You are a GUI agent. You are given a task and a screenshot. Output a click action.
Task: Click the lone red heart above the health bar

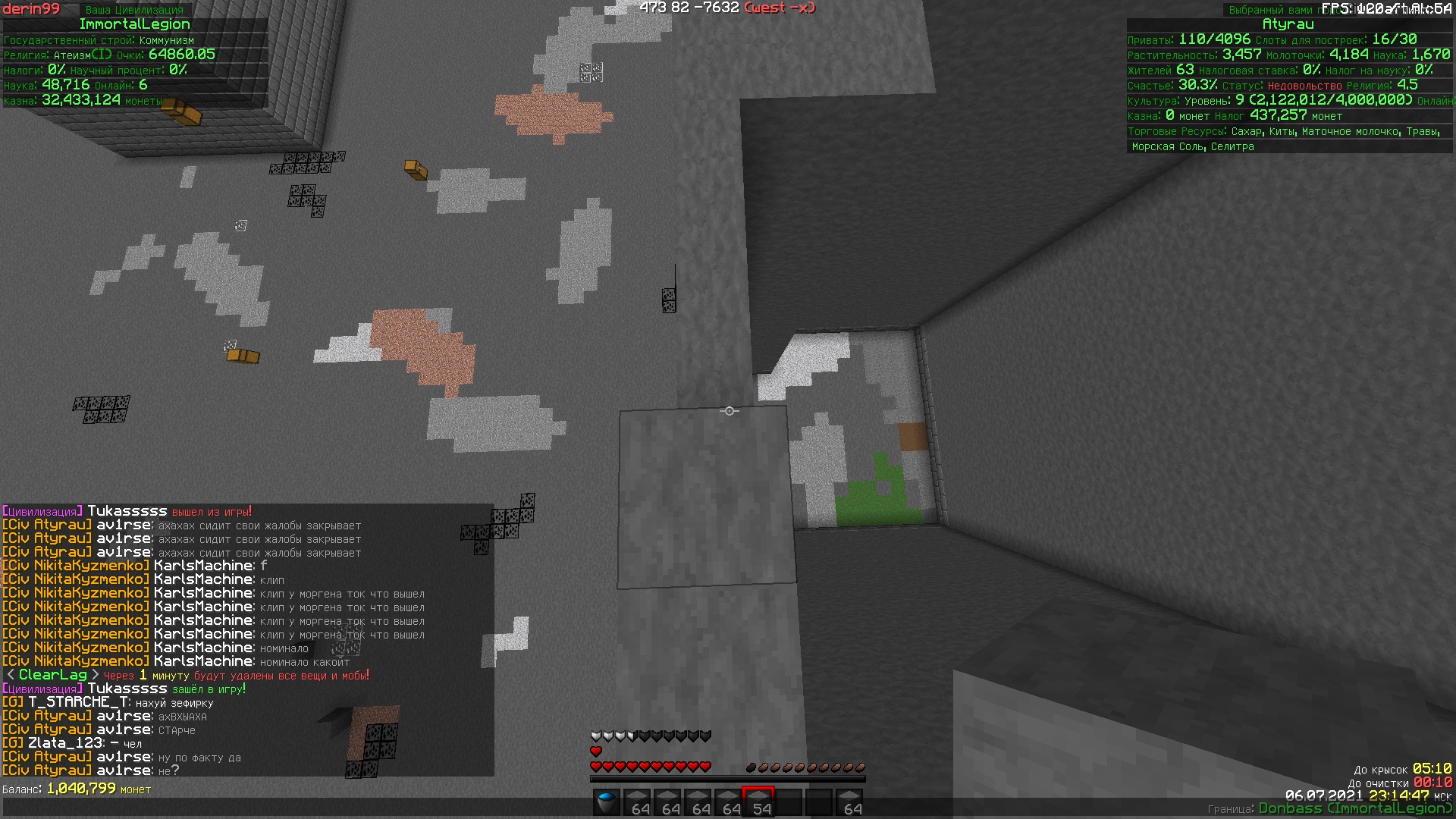click(x=595, y=752)
